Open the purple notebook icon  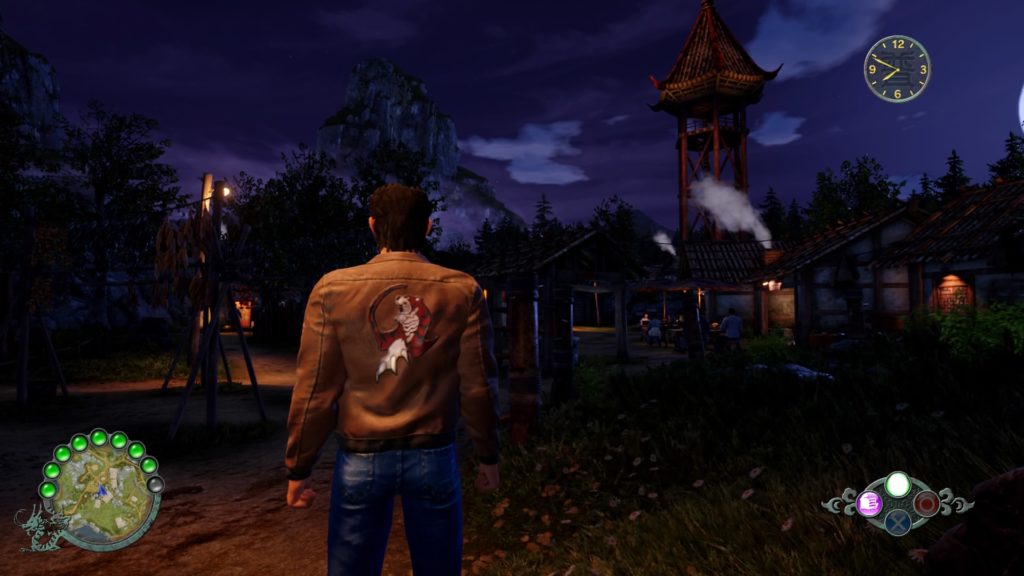click(868, 503)
